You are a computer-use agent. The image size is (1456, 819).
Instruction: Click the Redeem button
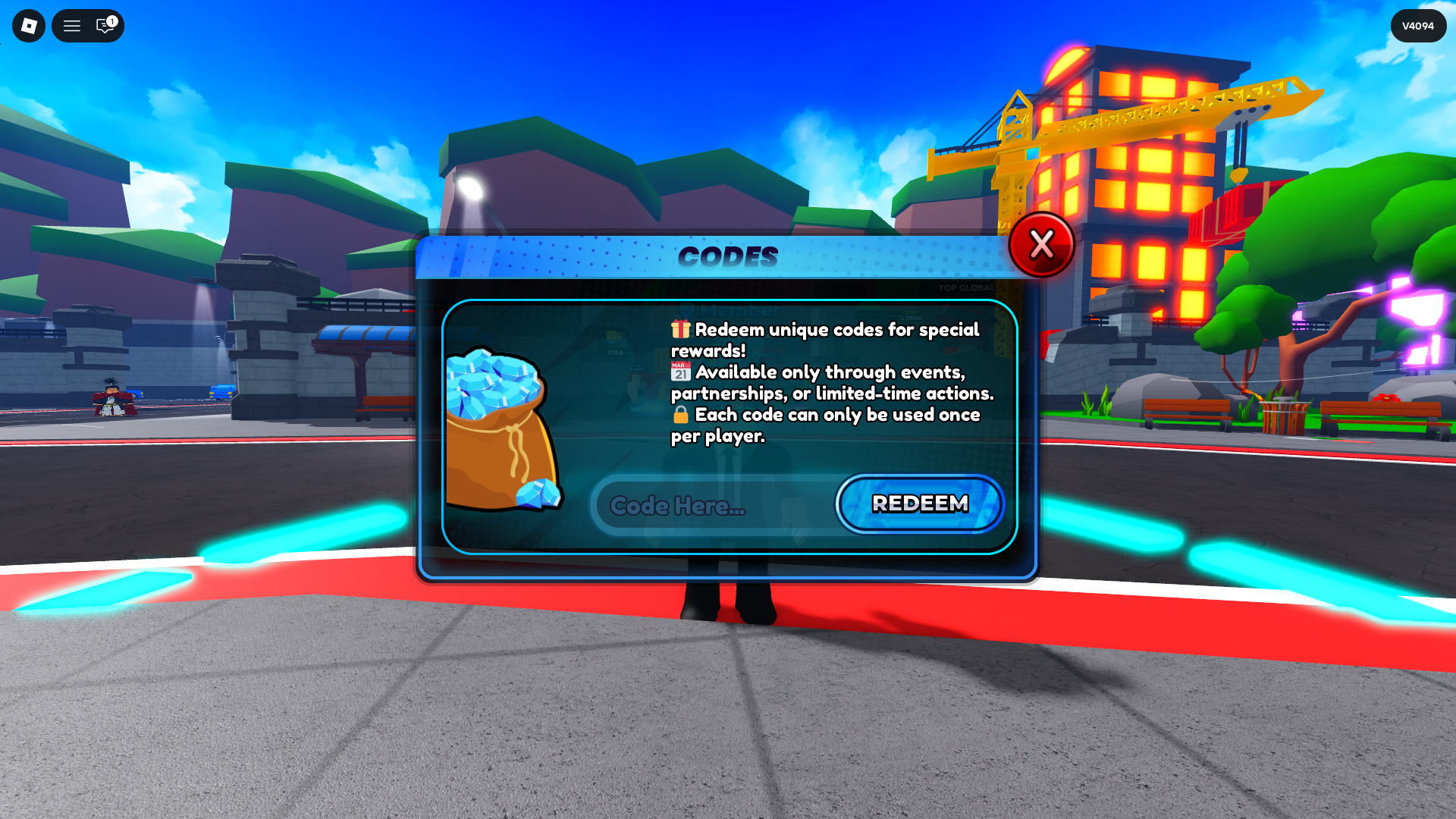[x=920, y=504]
